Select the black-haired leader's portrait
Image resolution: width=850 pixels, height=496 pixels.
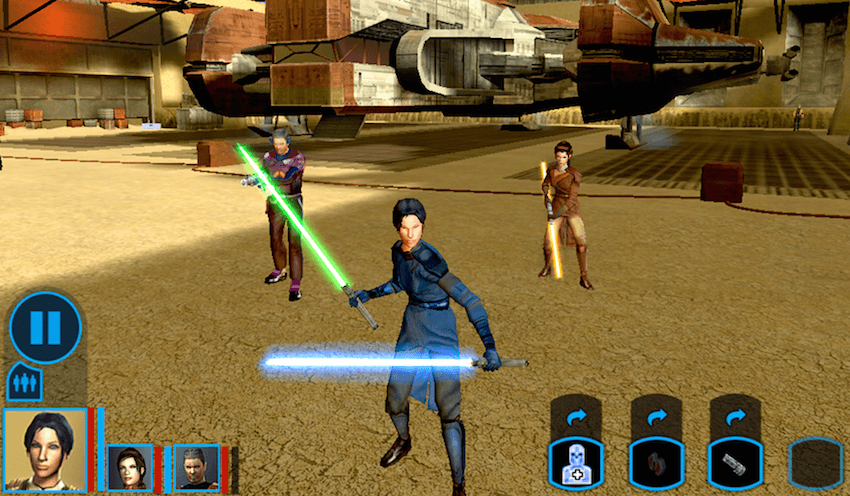click(x=45, y=449)
